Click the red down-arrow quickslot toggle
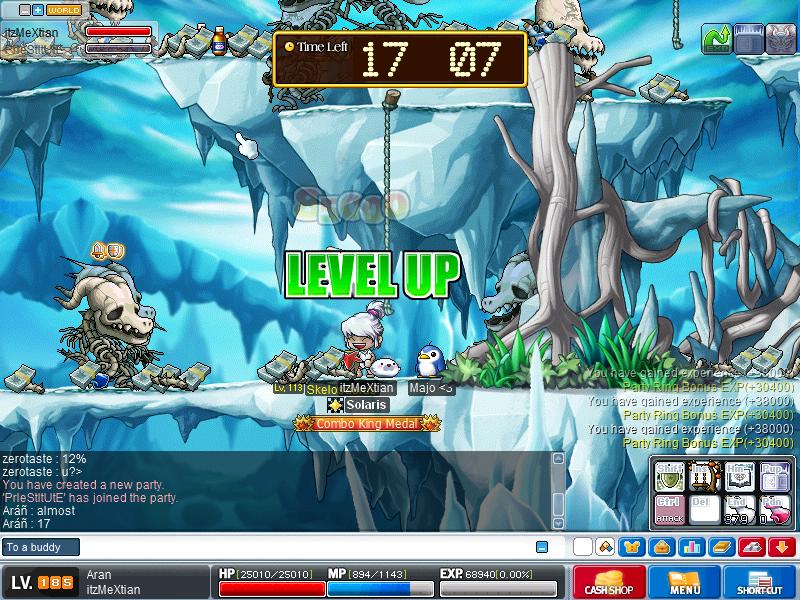Image resolution: width=800 pixels, height=600 pixels. (782, 547)
